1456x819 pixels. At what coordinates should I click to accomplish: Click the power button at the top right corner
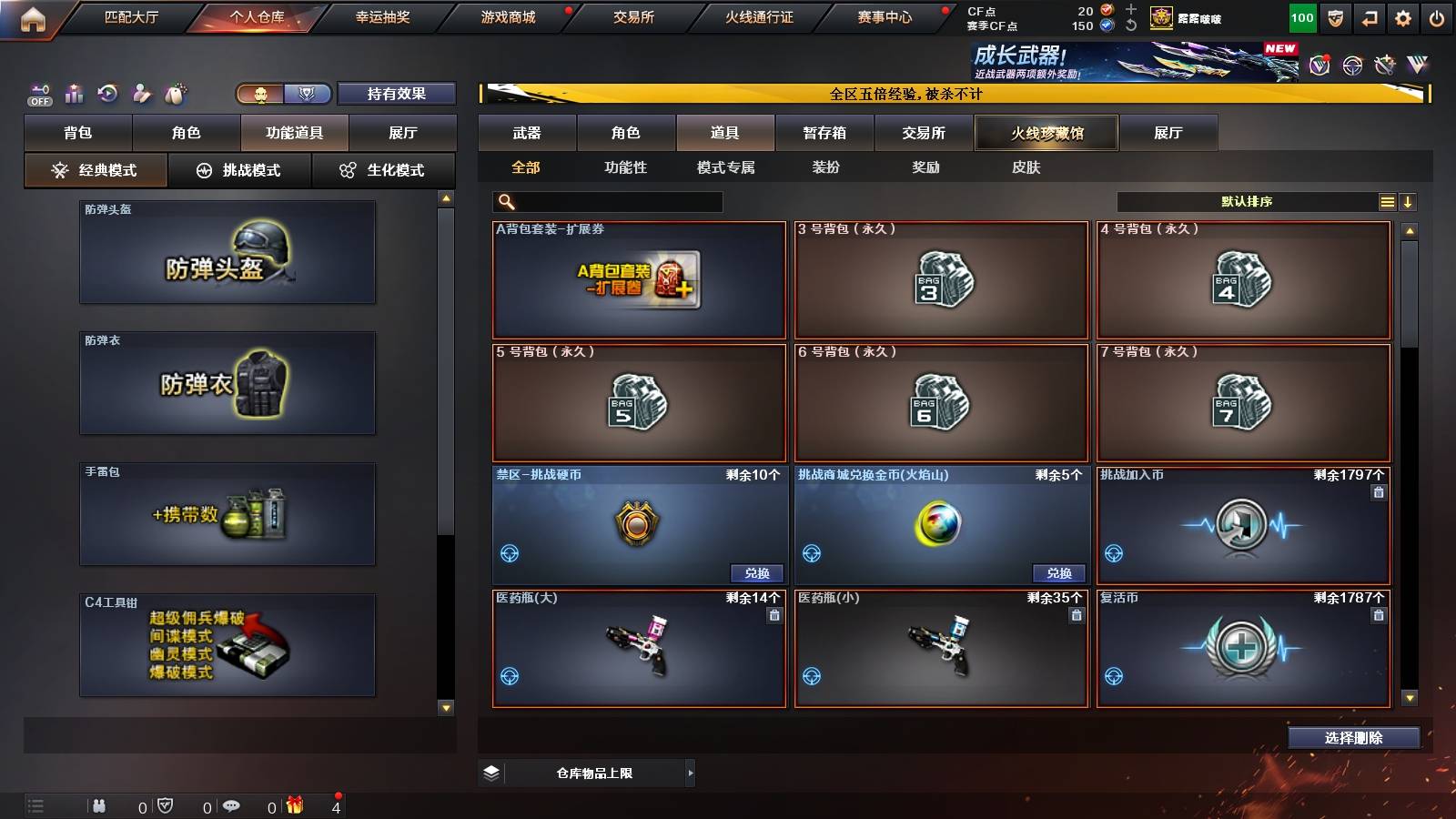coord(1437,17)
